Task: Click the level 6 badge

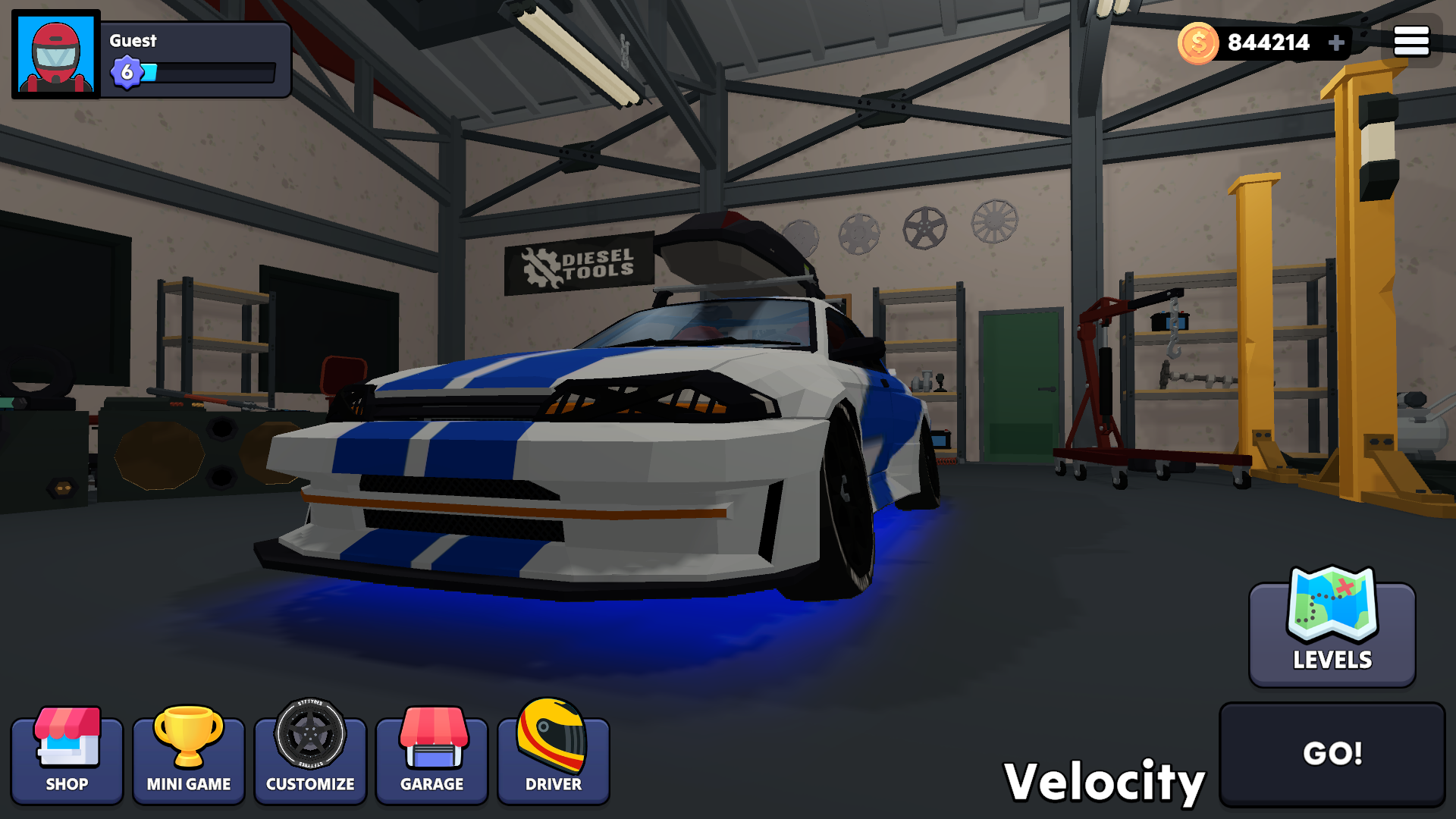Action: point(126,73)
